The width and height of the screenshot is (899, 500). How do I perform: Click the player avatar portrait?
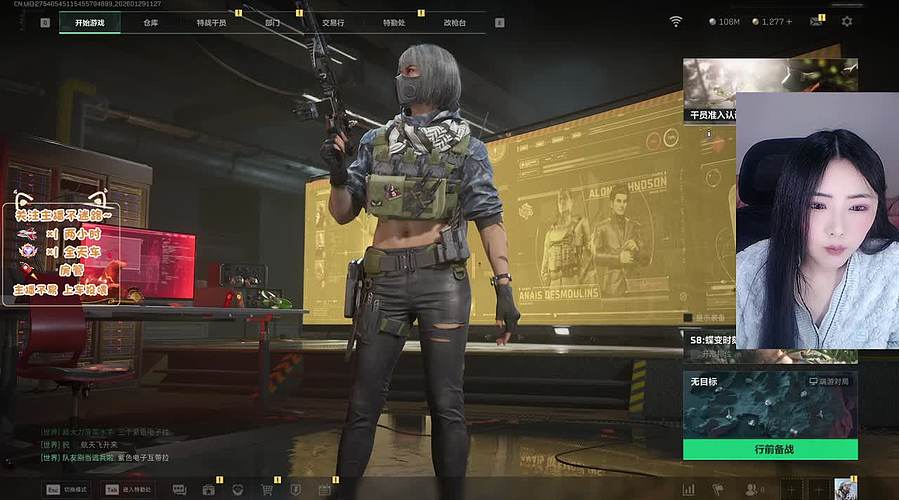click(x=846, y=489)
